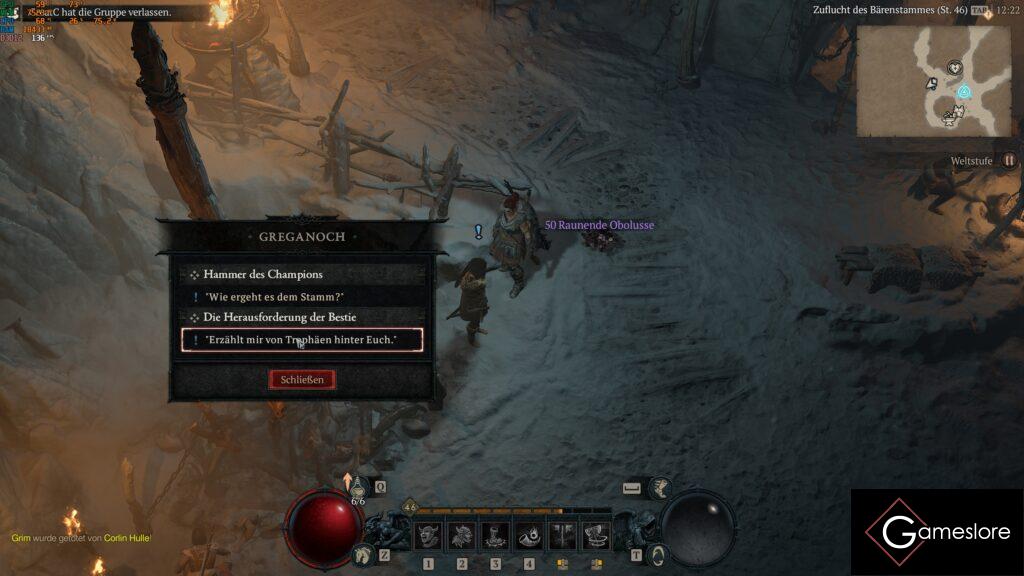This screenshot has width=1024, height=576.
Task: Summon the mount via horse icon
Action: [x=362, y=554]
